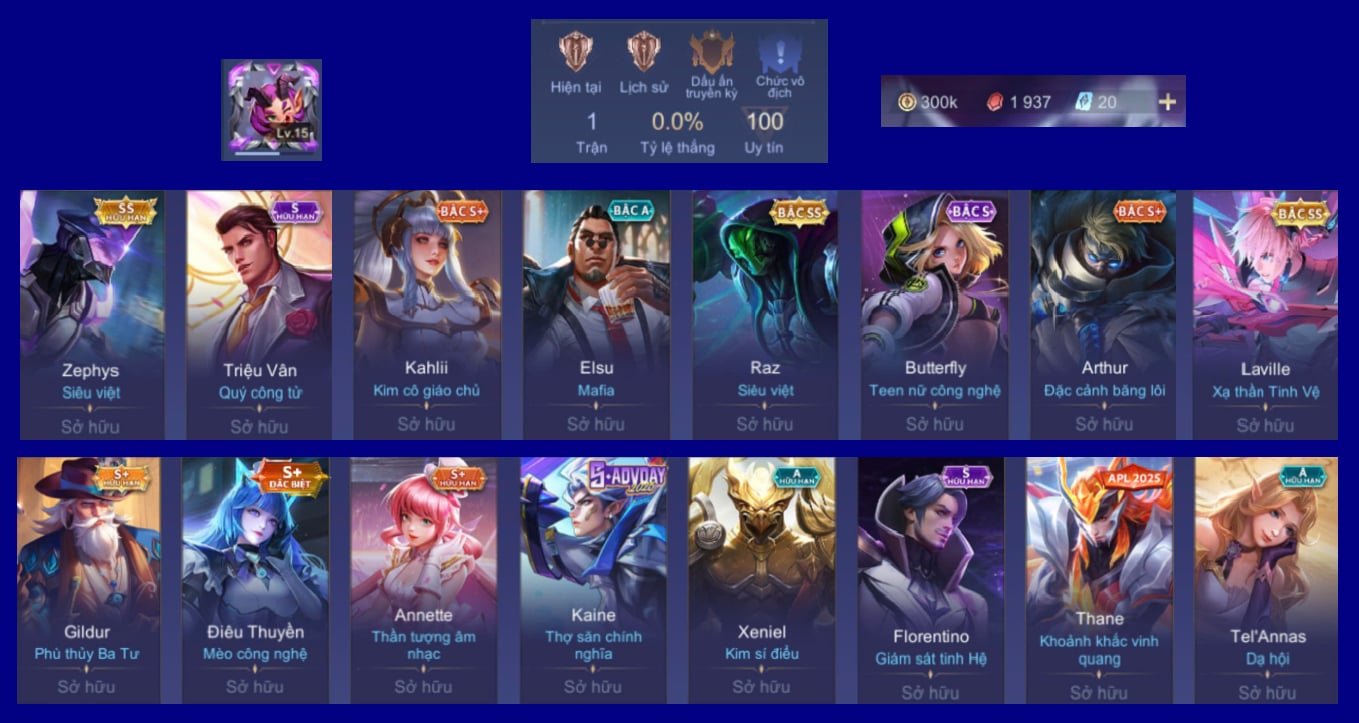The image size is (1359, 723).
Task: Open the Kaine Thợ săn chính nghĩa skin
Action: pyautogui.click(x=593, y=580)
